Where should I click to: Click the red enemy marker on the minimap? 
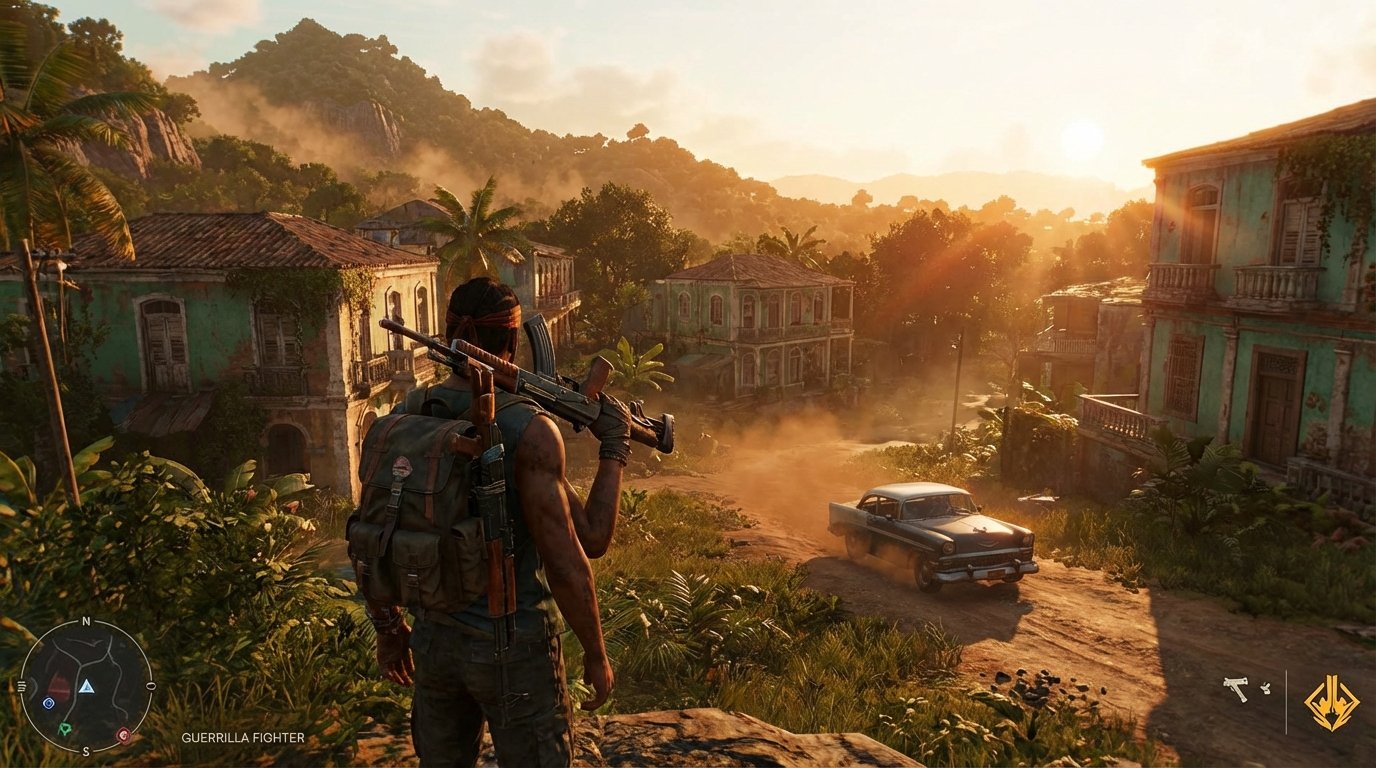(124, 735)
